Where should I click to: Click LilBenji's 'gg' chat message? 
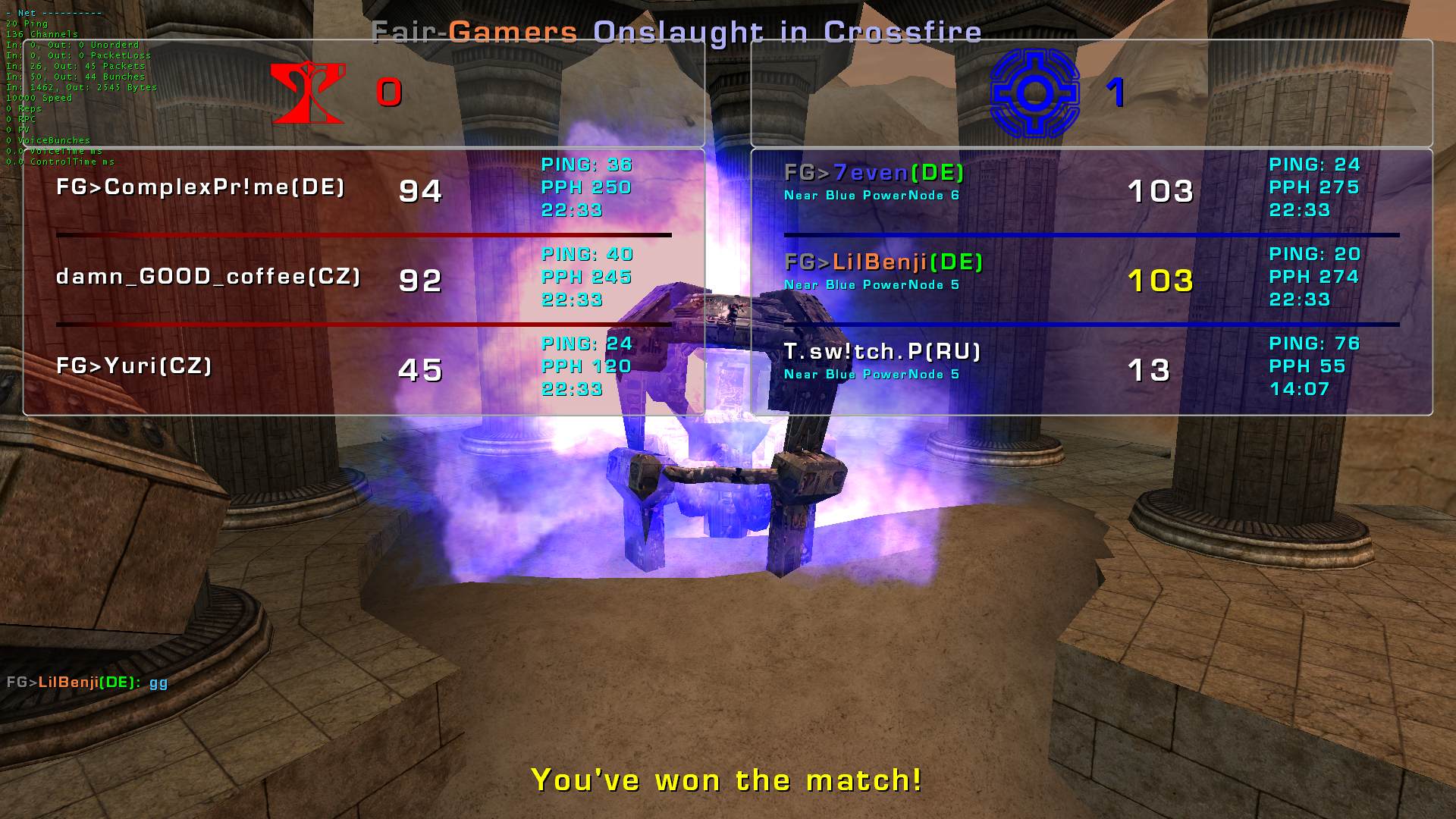(x=87, y=682)
